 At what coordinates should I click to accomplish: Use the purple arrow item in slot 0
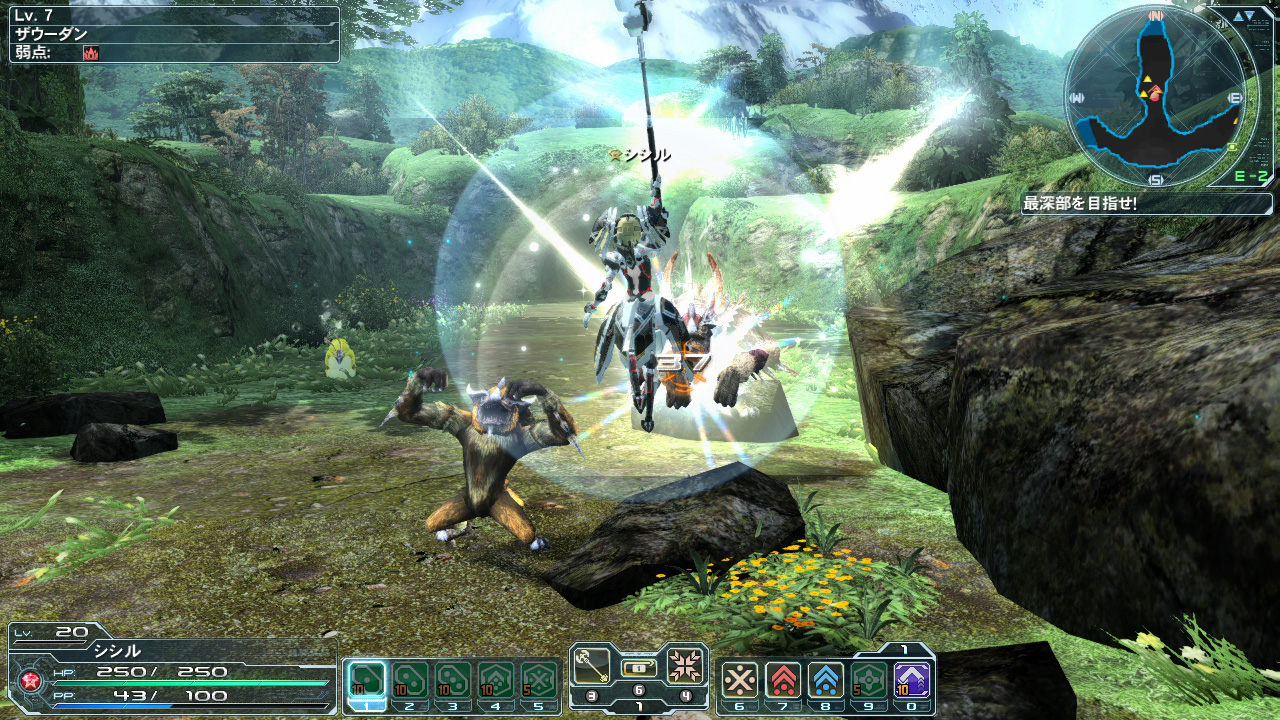tap(912, 681)
